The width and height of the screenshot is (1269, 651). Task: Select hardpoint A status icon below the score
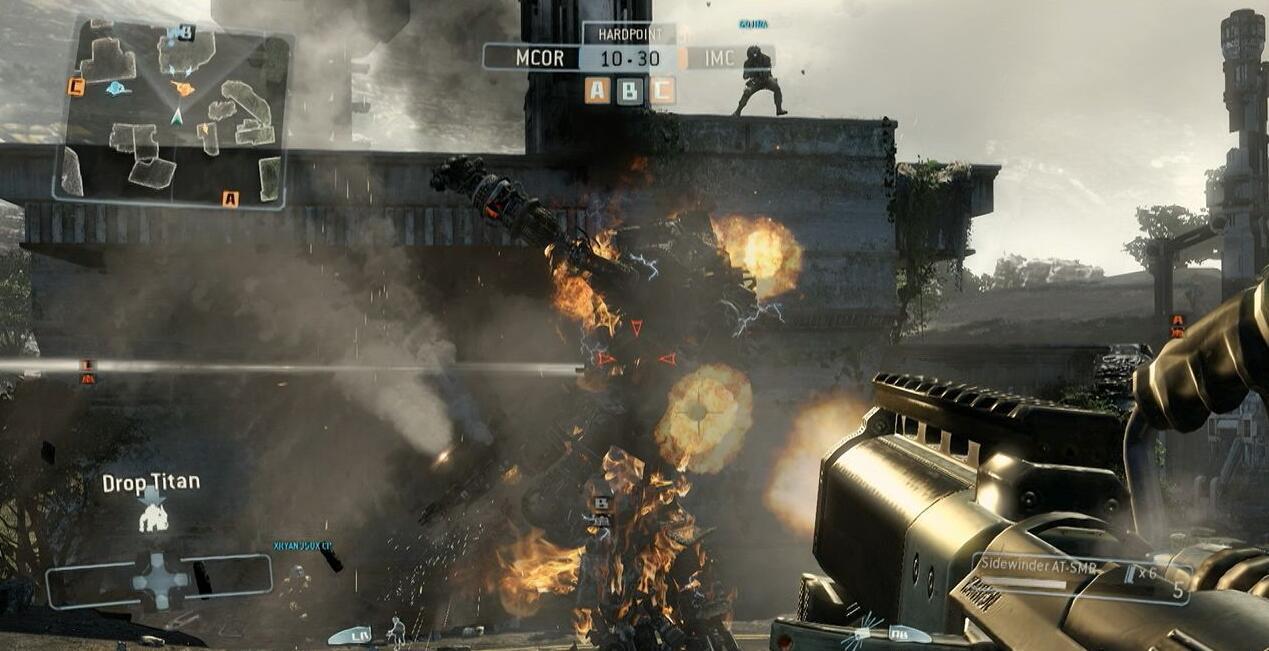pos(597,91)
